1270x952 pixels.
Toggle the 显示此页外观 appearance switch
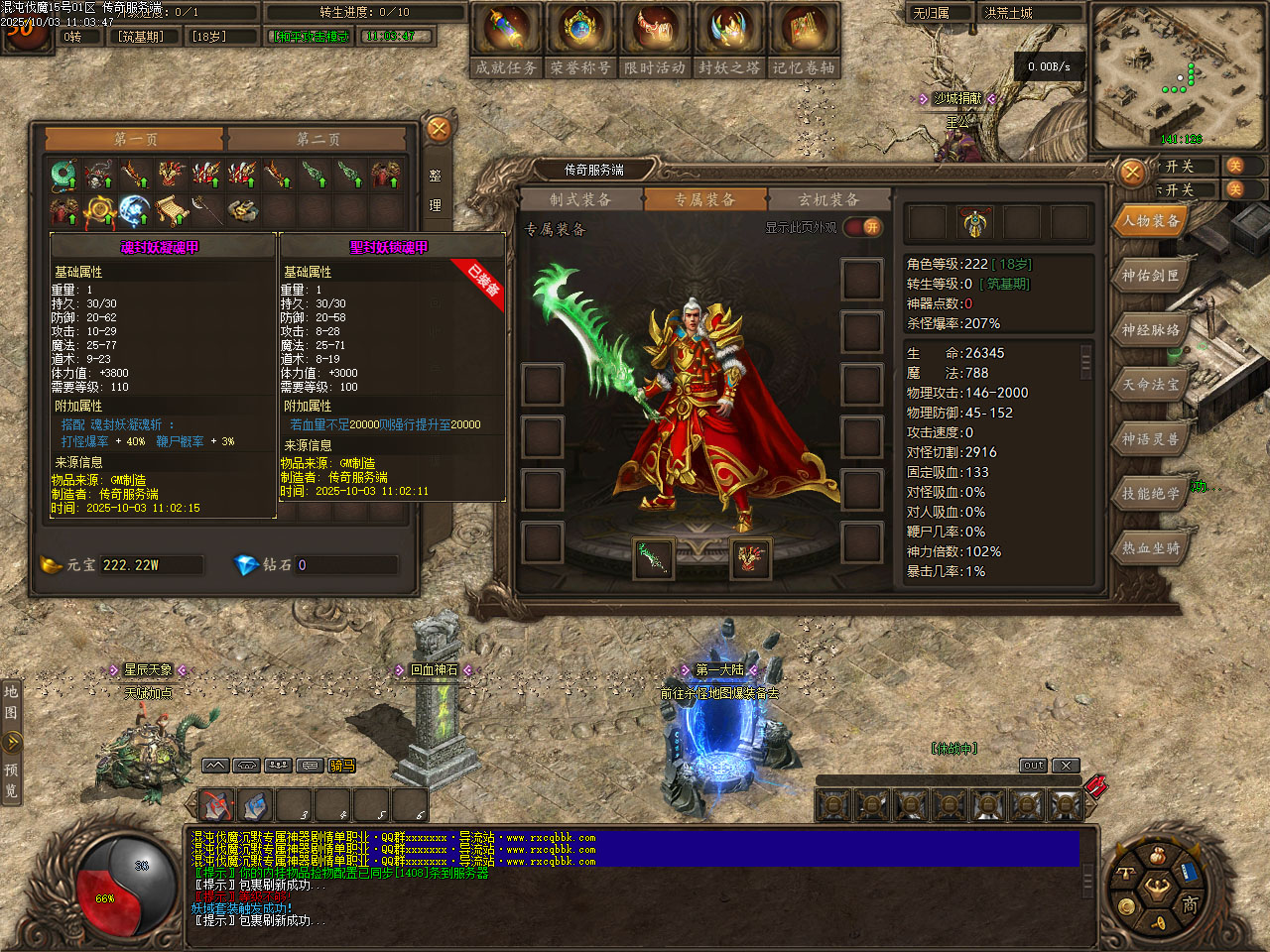pyautogui.click(x=863, y=227)
